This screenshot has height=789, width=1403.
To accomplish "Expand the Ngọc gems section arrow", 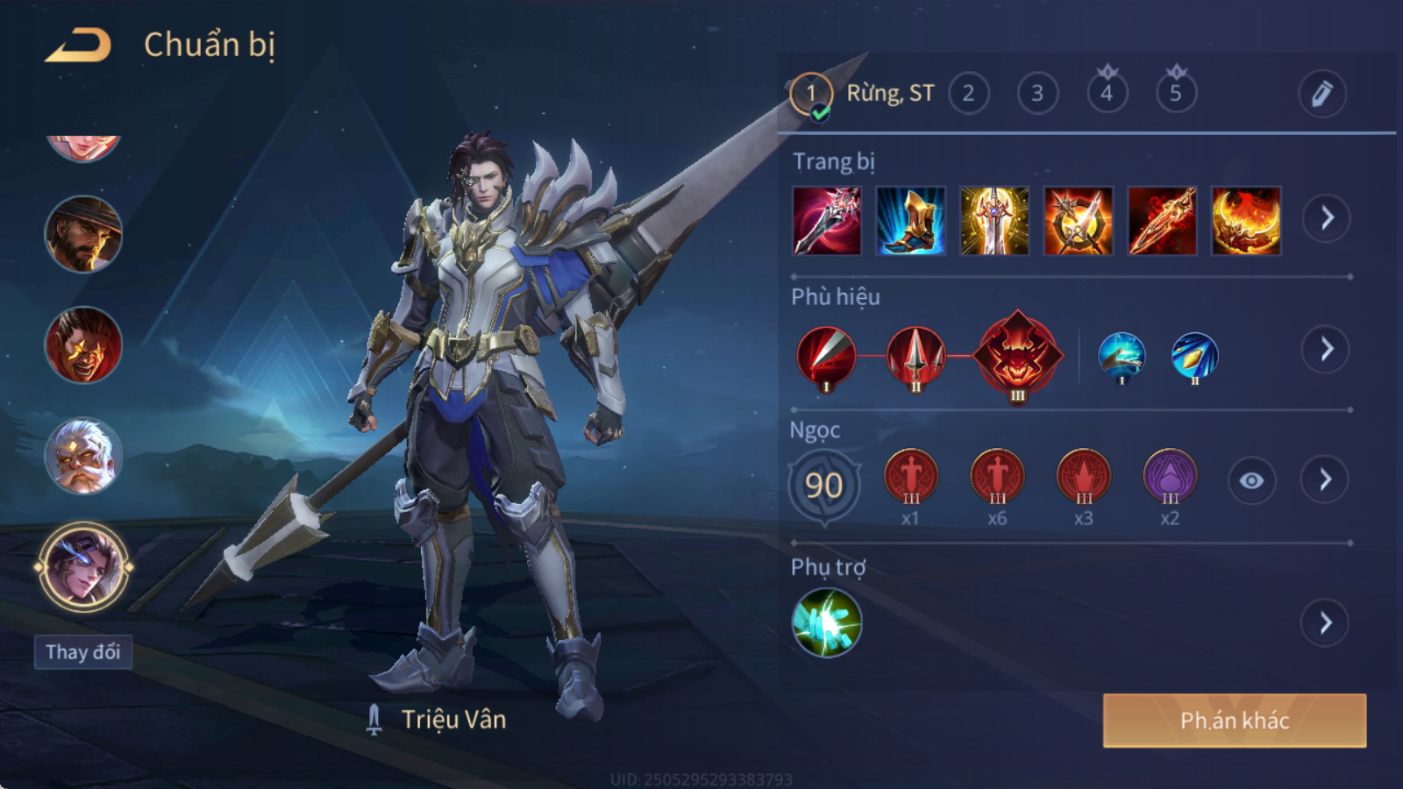I will (1325, 481).
